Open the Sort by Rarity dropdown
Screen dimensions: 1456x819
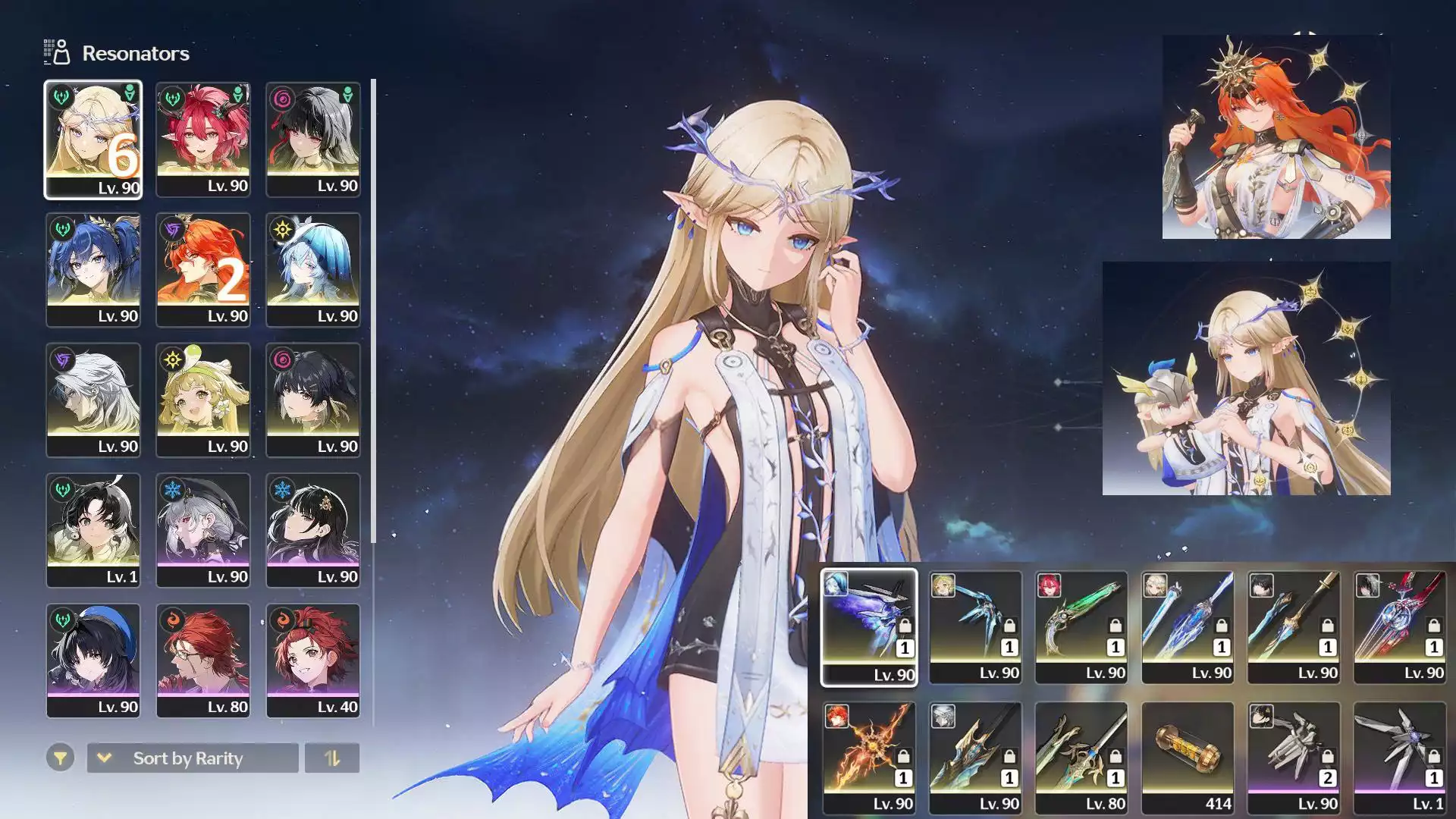pyautogui.click(x=193, y=758)
